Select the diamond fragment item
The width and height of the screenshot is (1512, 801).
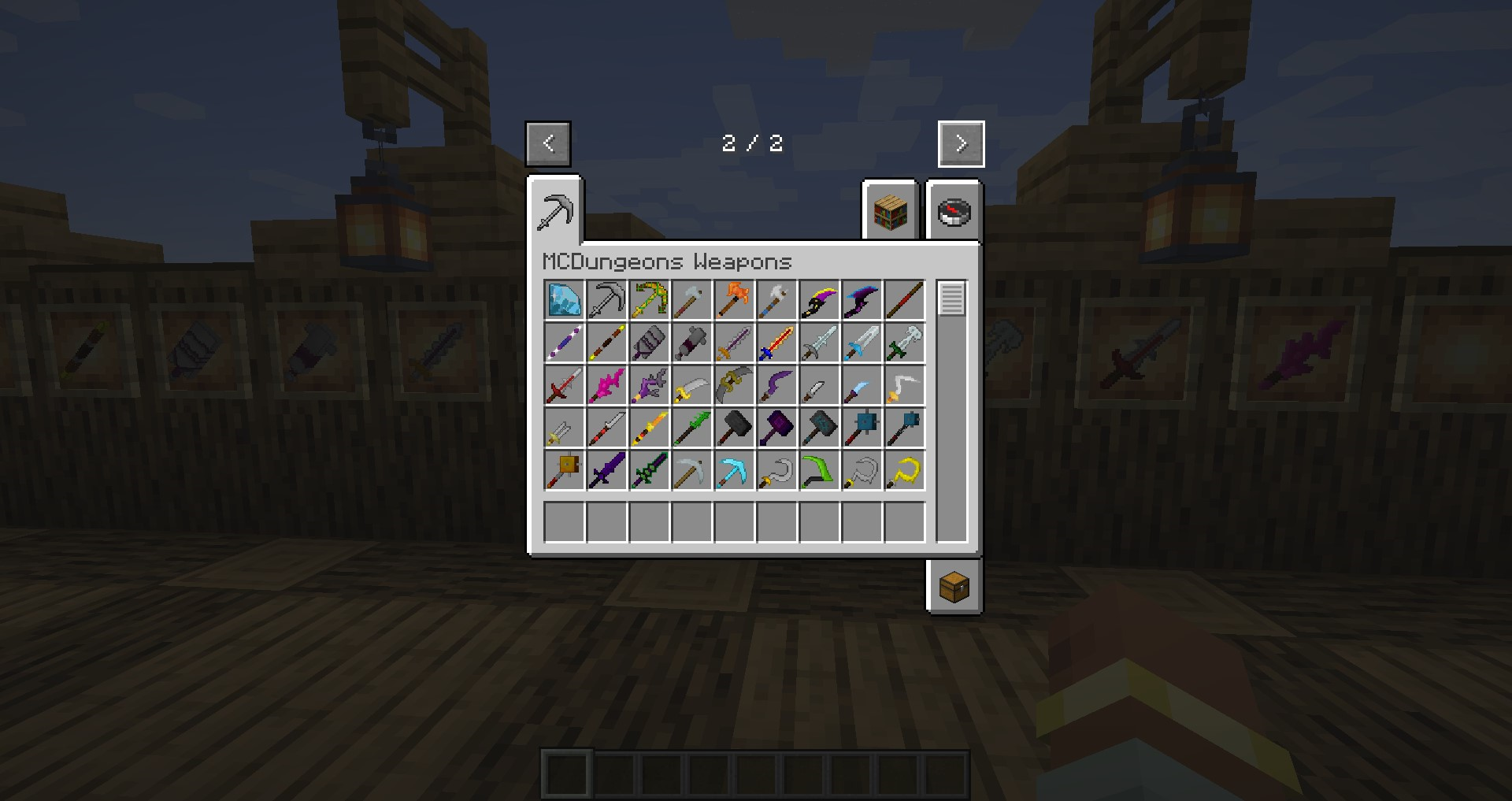coord(564,299)
